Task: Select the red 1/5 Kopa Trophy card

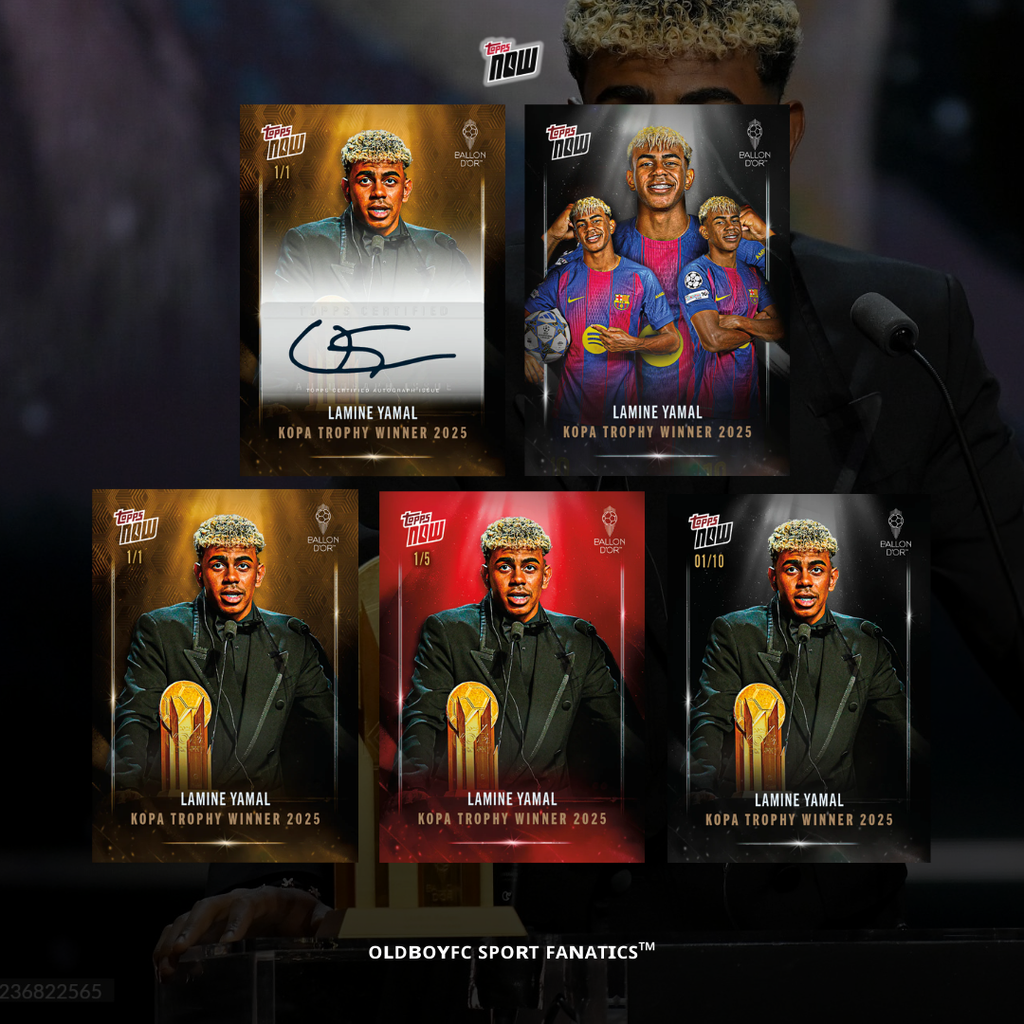Action: [512, 676]
